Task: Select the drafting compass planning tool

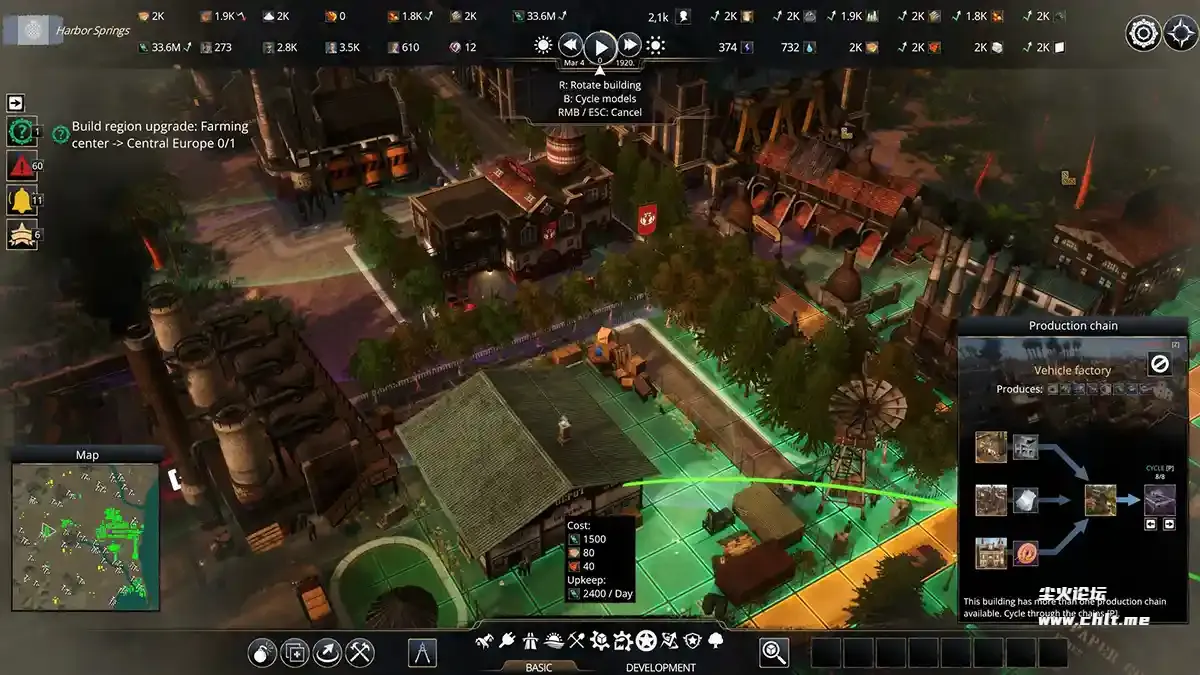Action: pyautogui.click(x=423, y=653)
